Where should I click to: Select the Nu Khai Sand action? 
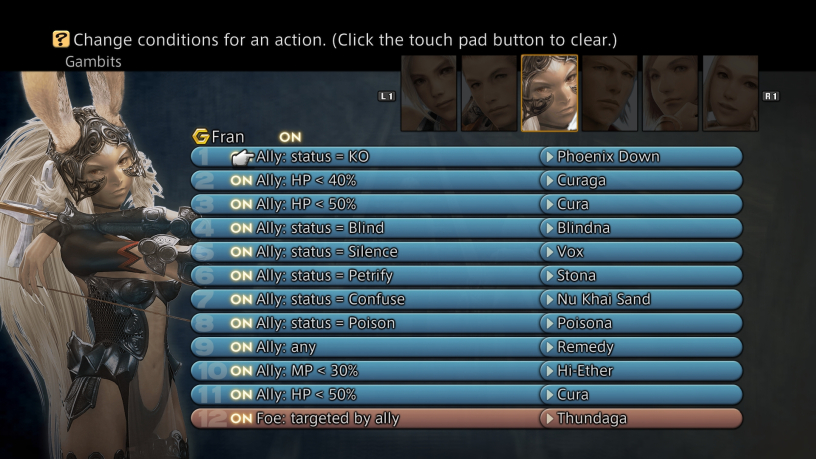603,299
